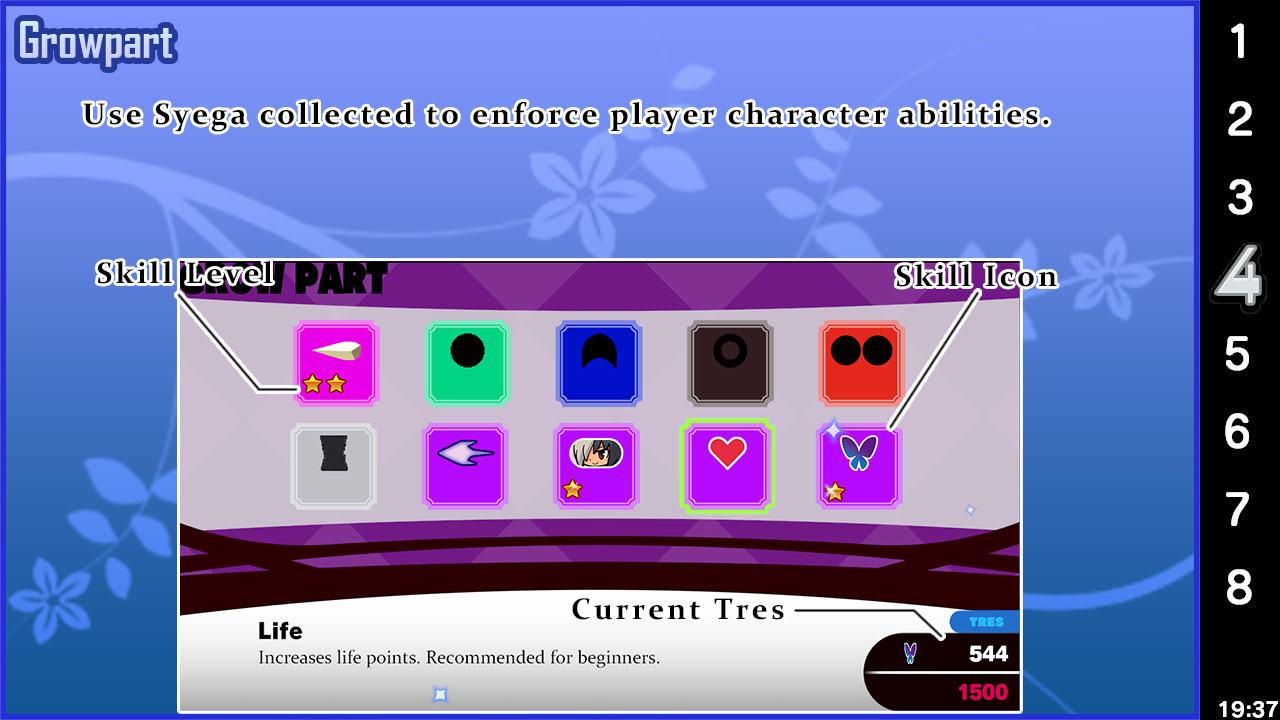The width and height of the screenshot is (1280, 720).
Task: Select the dark brown skill tile with ring
Action: [x=729, y=363]
